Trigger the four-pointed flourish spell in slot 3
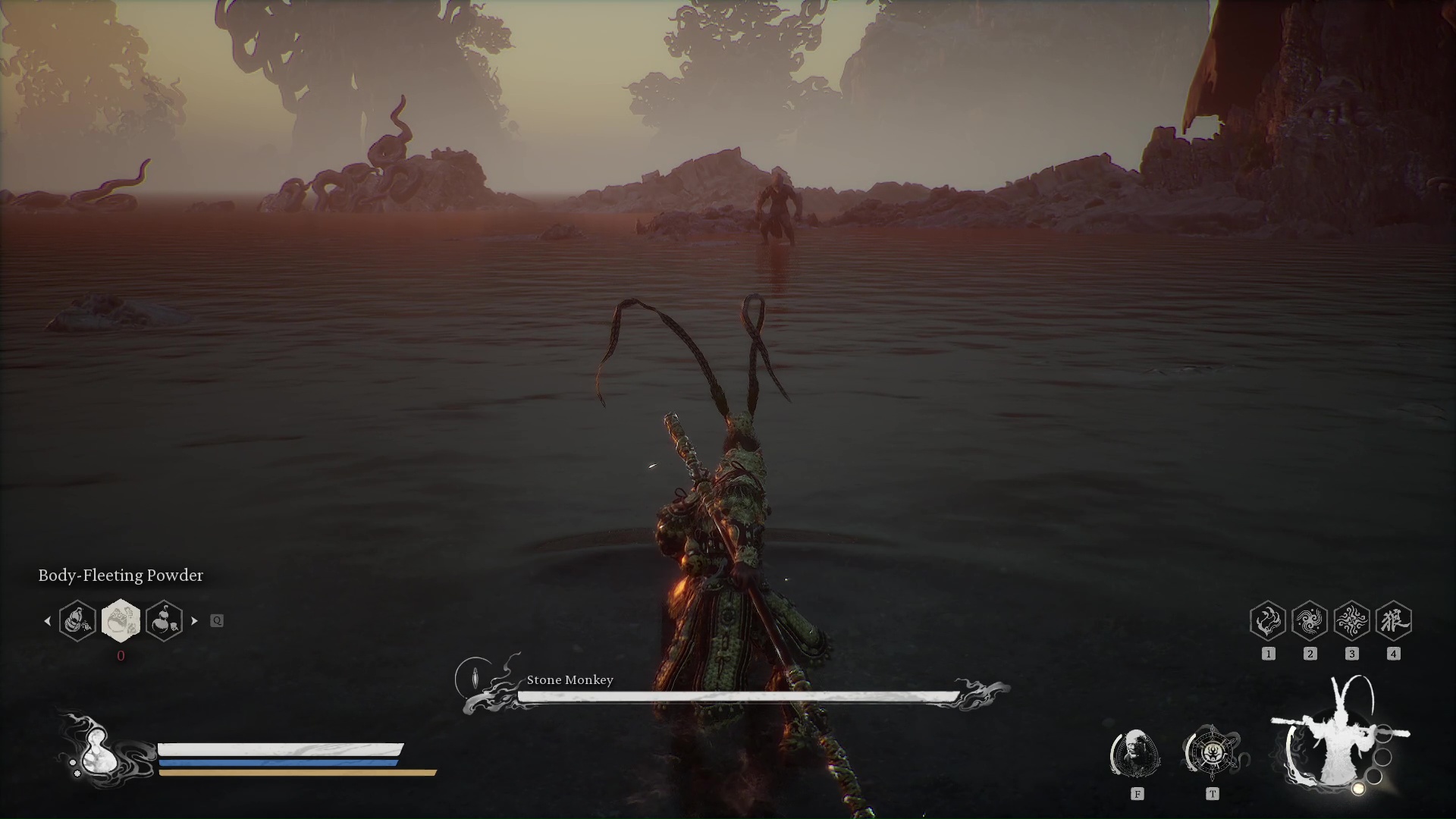The height and width of the screenshot is (819, 1456). (1351, 622)
